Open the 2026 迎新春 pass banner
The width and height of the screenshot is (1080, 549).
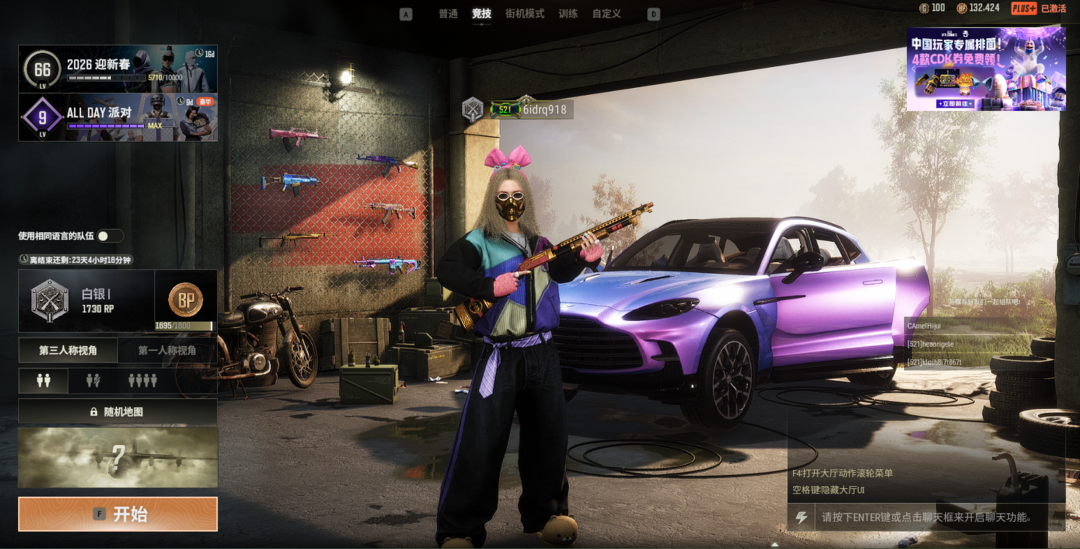click(x=118, y=69)
